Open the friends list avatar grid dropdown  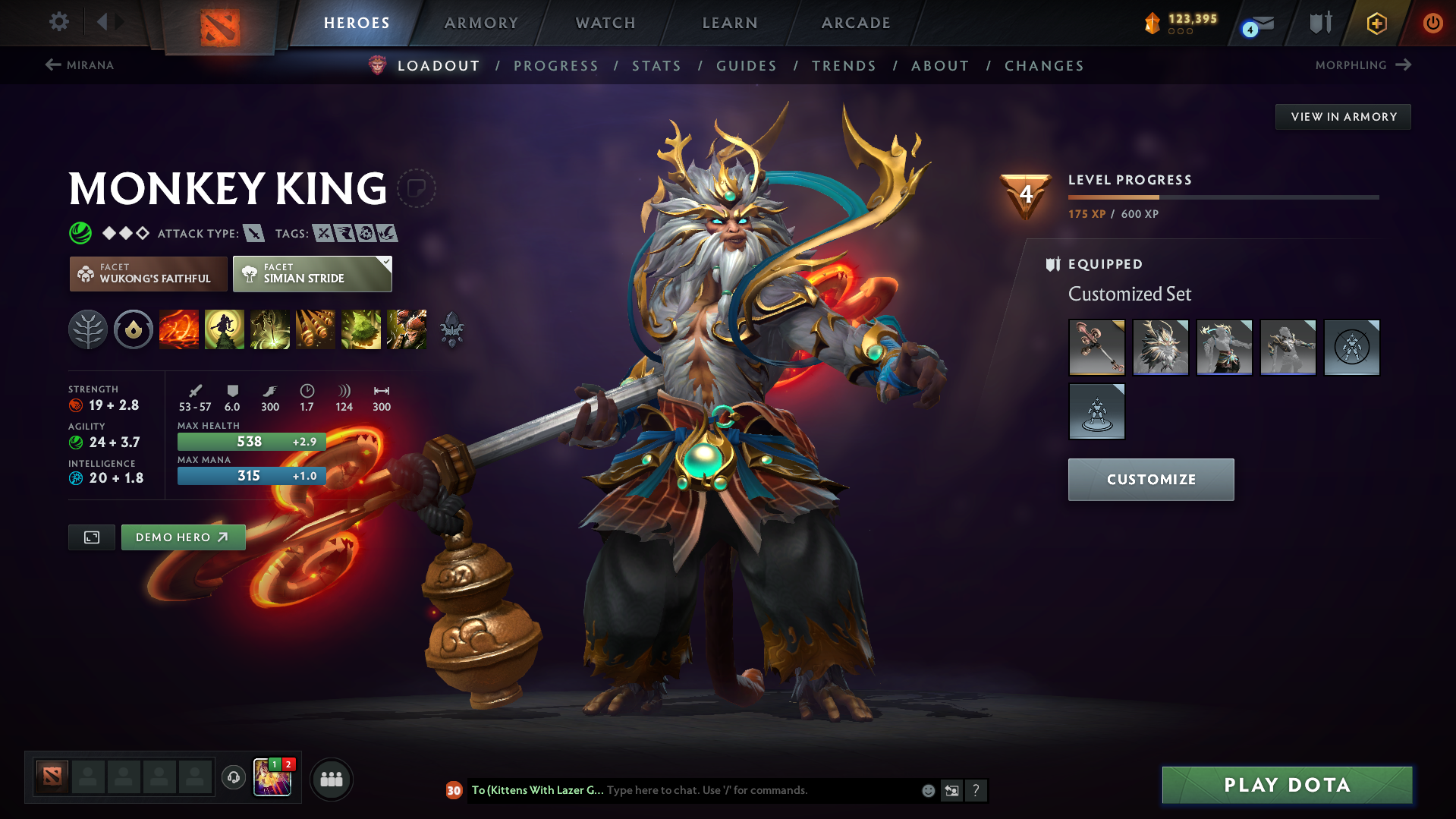tap(332, 779)
